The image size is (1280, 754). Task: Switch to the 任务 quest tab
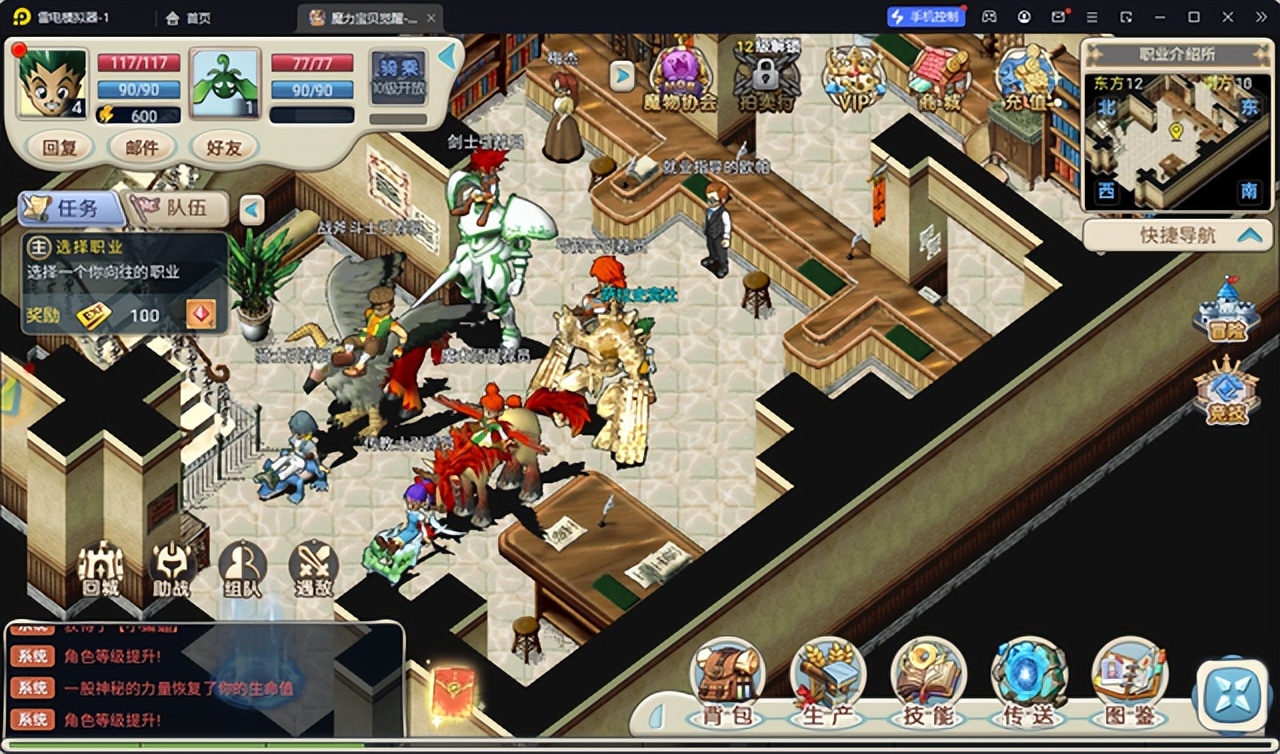coord(70,208)
